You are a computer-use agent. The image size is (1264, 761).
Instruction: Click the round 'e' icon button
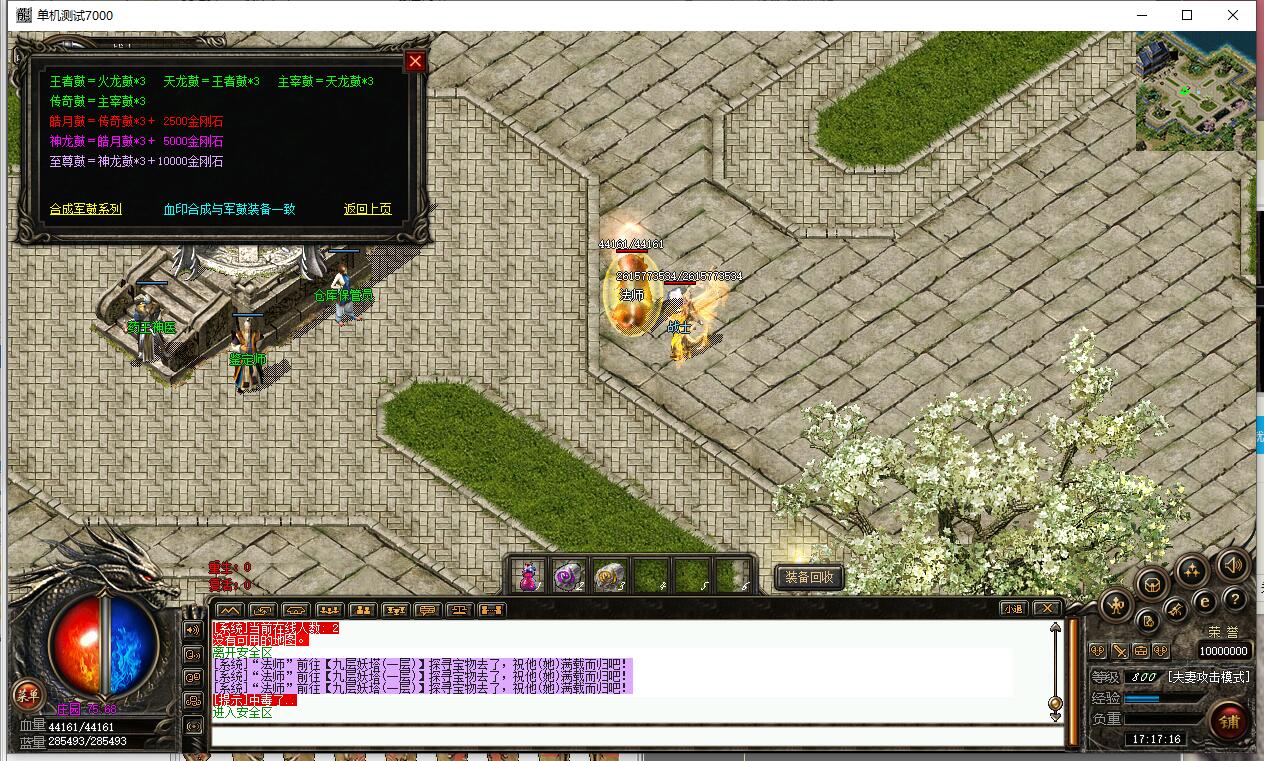1205,602
